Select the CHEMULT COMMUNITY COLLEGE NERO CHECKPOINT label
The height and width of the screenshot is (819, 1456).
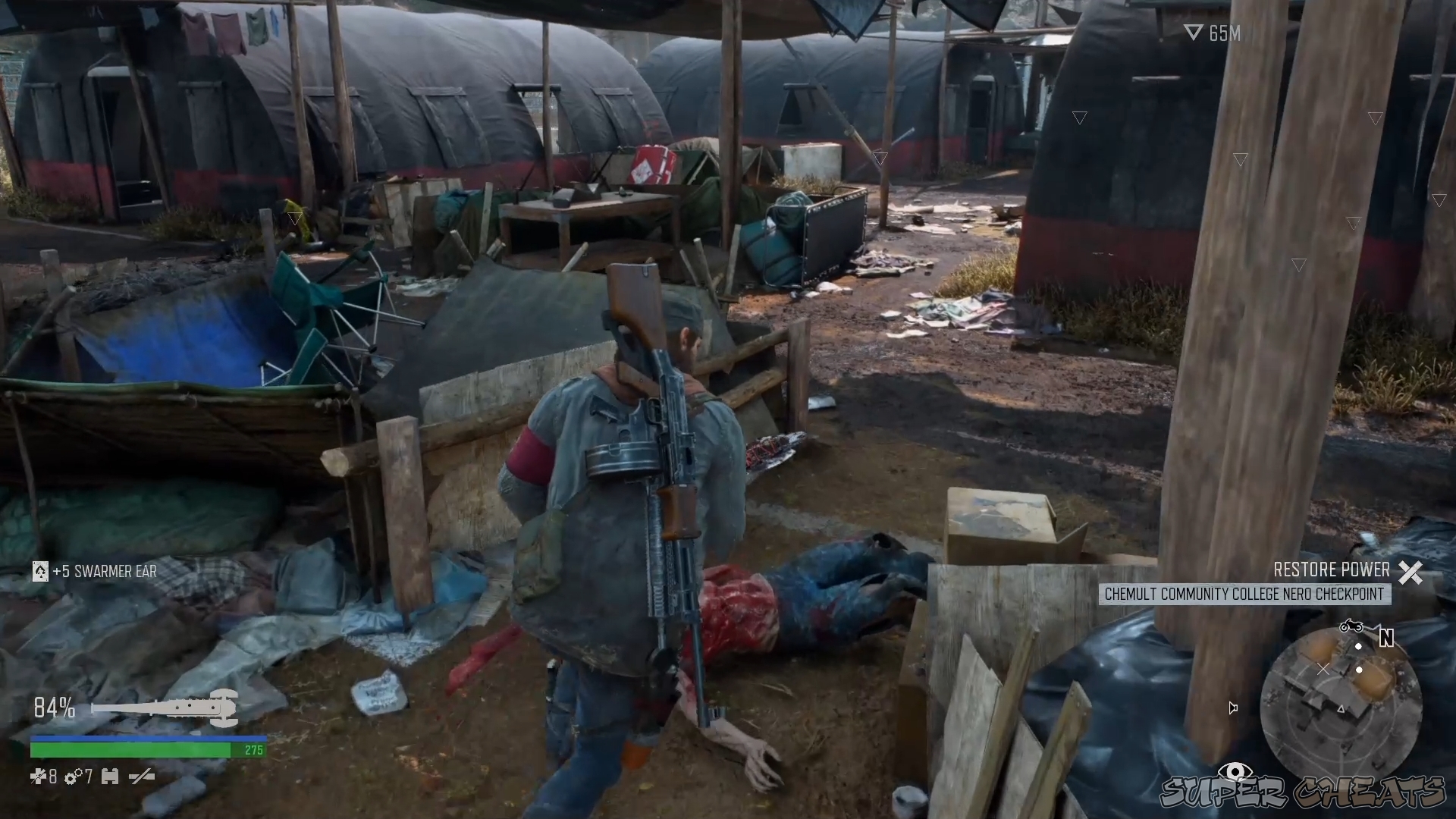pos(1244,595)
